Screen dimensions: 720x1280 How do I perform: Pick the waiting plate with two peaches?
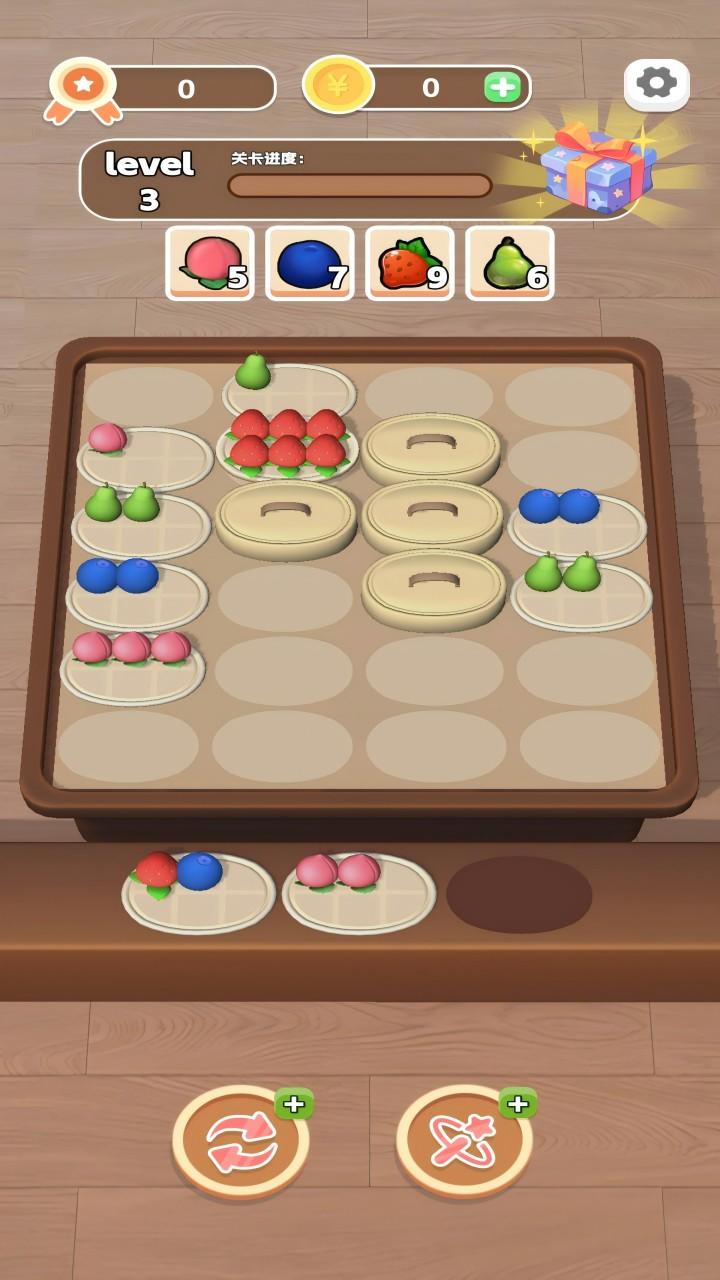(x=359, y=889)
